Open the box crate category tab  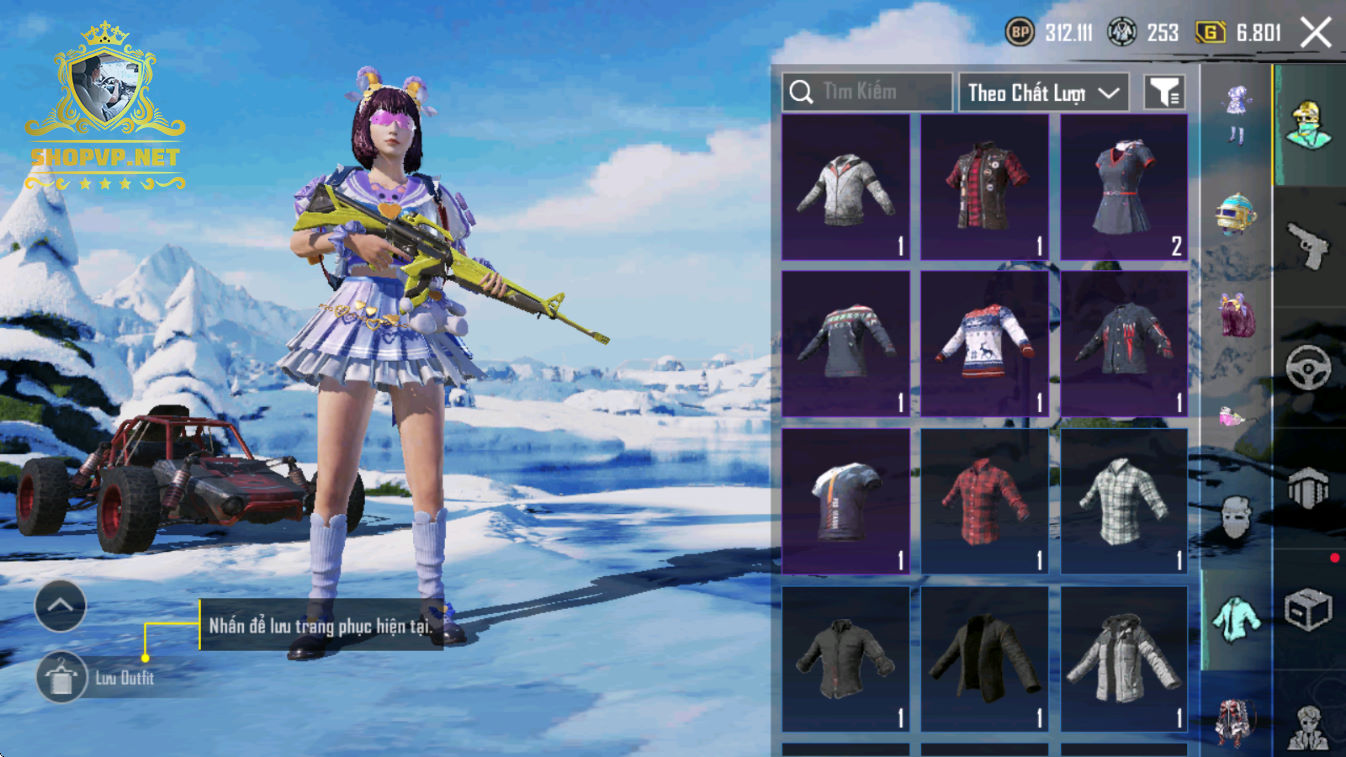[1309, 609]
